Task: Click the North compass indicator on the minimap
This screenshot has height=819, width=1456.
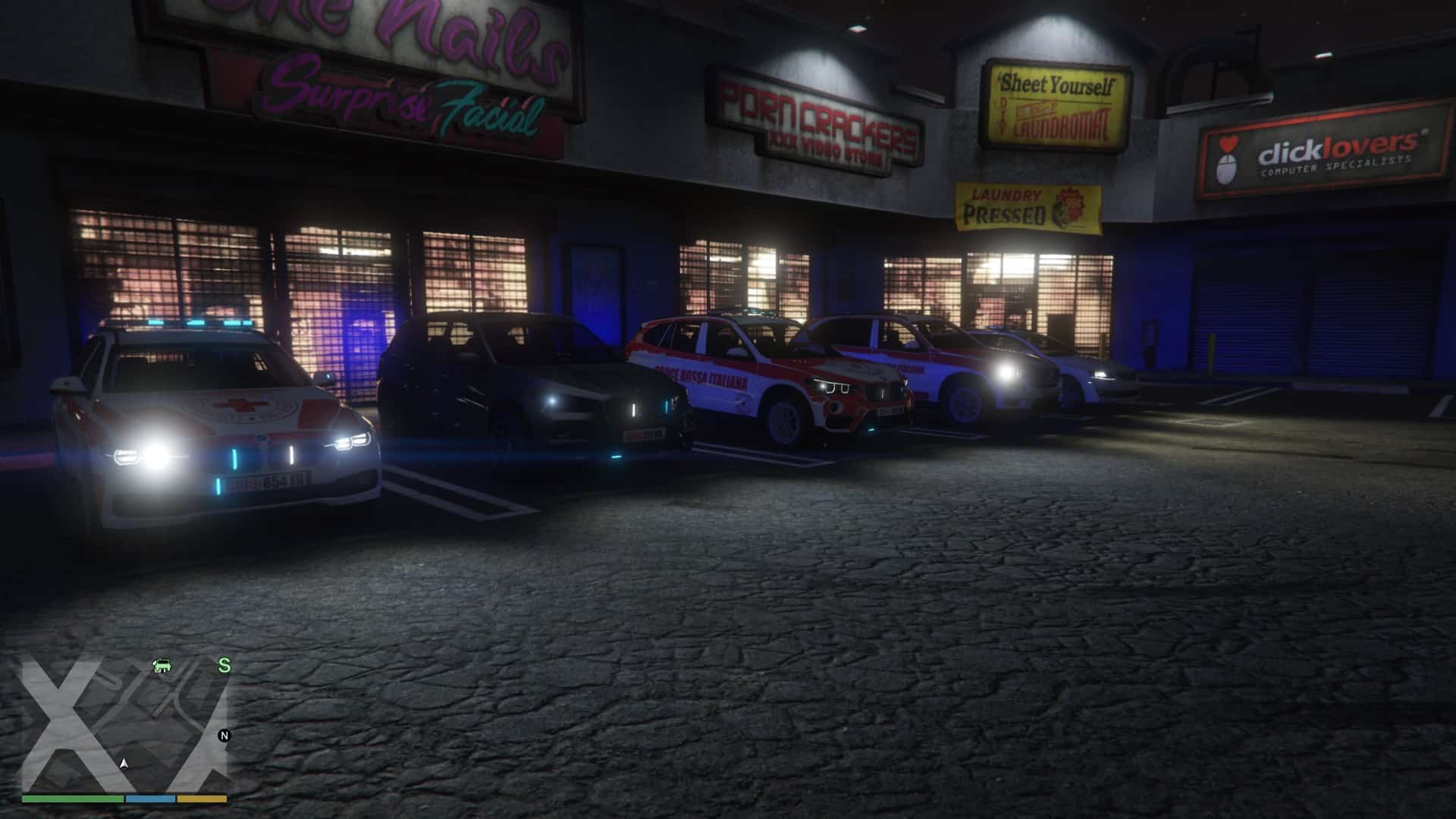Action: click(224, 736)
